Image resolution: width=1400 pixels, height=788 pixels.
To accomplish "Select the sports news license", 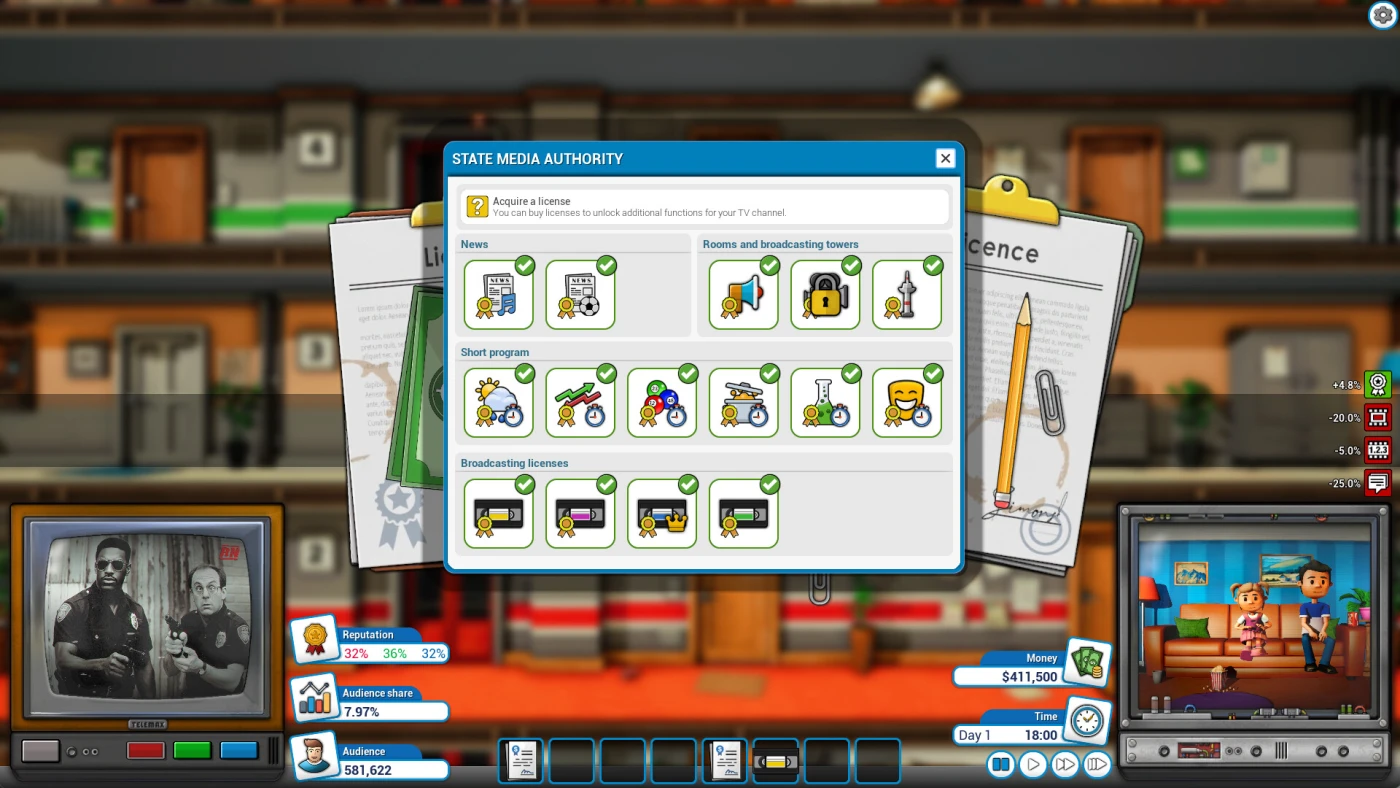I will 580,294.
